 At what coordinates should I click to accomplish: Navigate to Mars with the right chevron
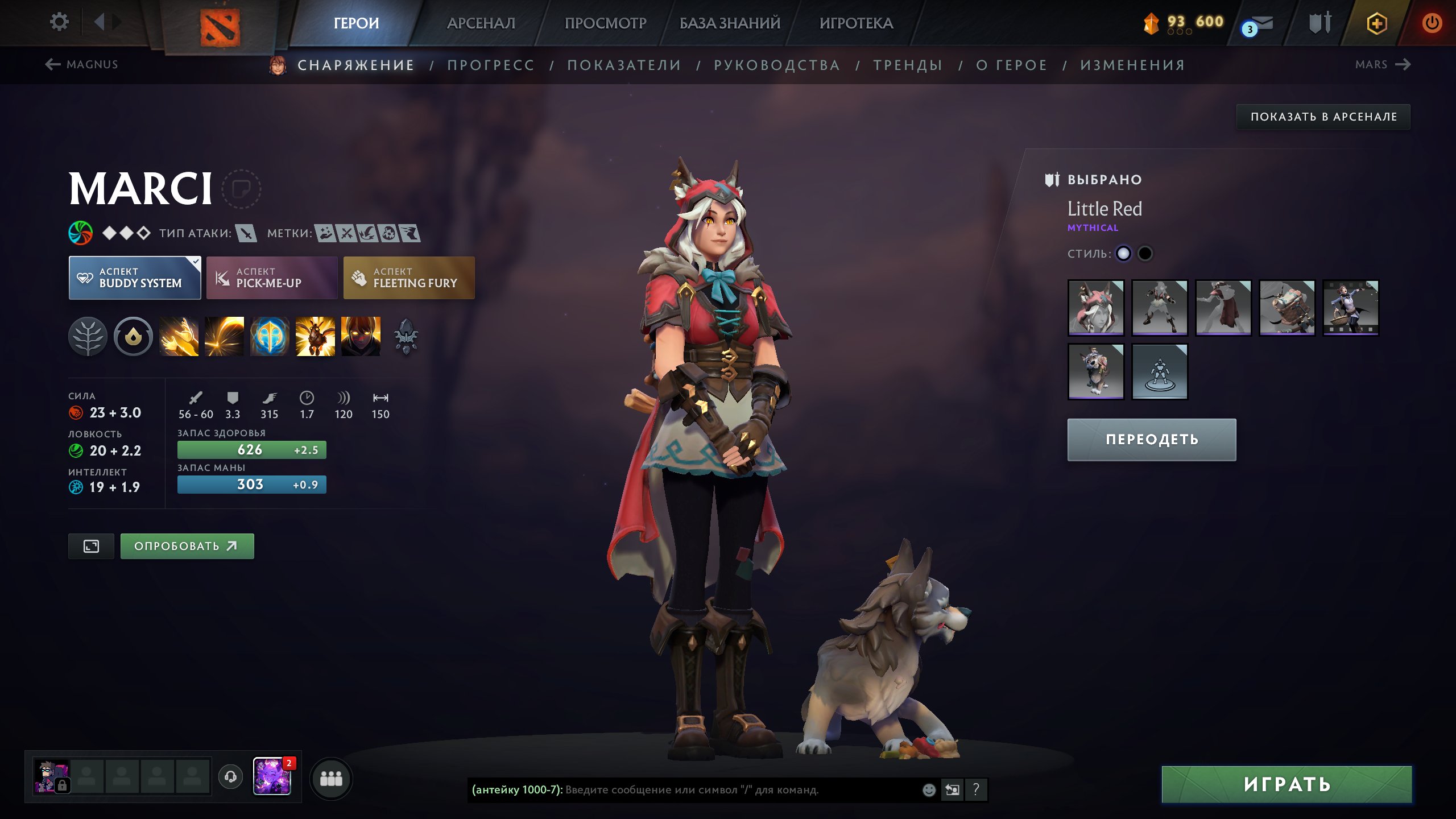point(1403,64)
